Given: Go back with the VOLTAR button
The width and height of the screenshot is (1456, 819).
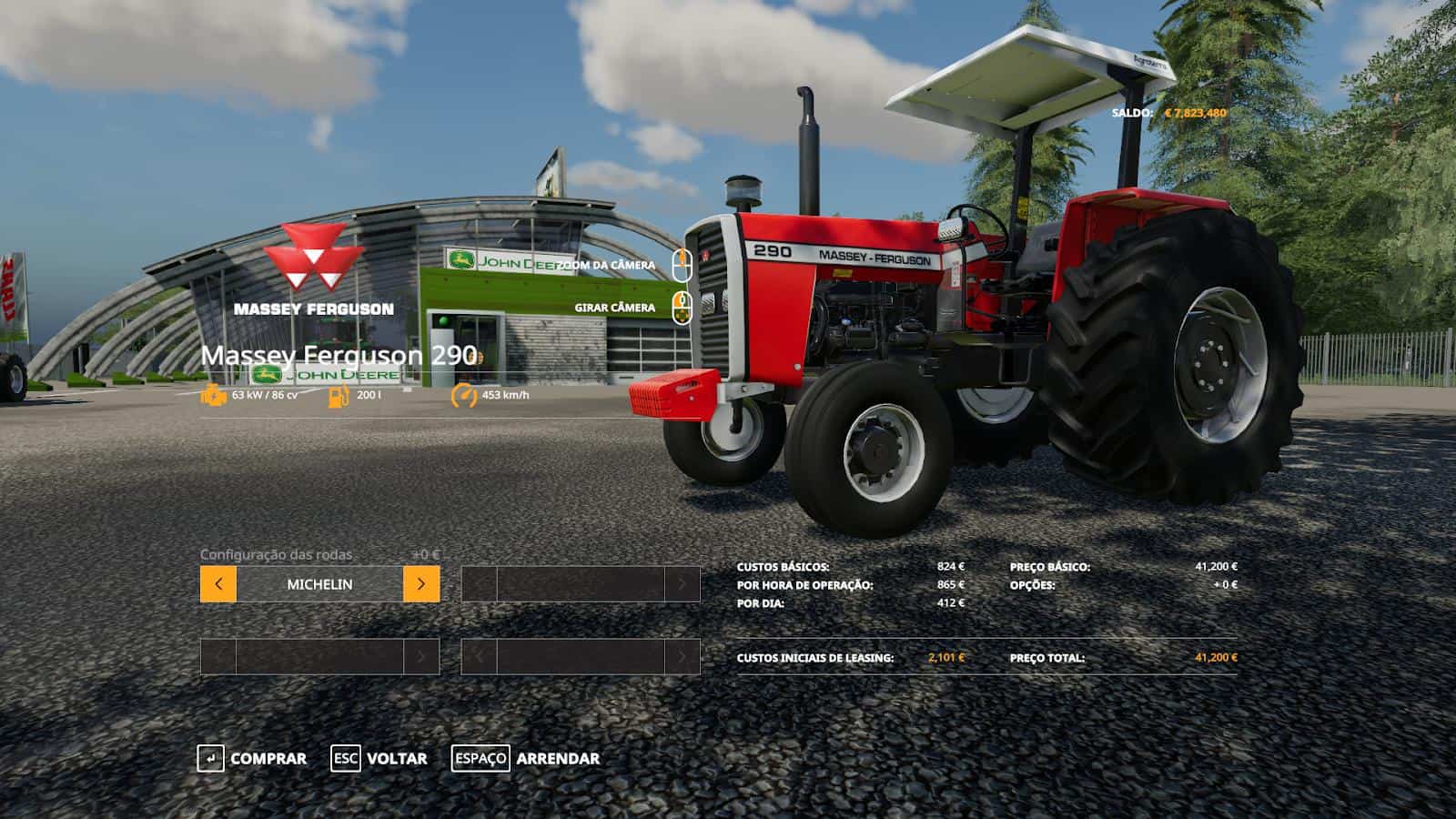Looking at the screenshot, I should (379, 758).
